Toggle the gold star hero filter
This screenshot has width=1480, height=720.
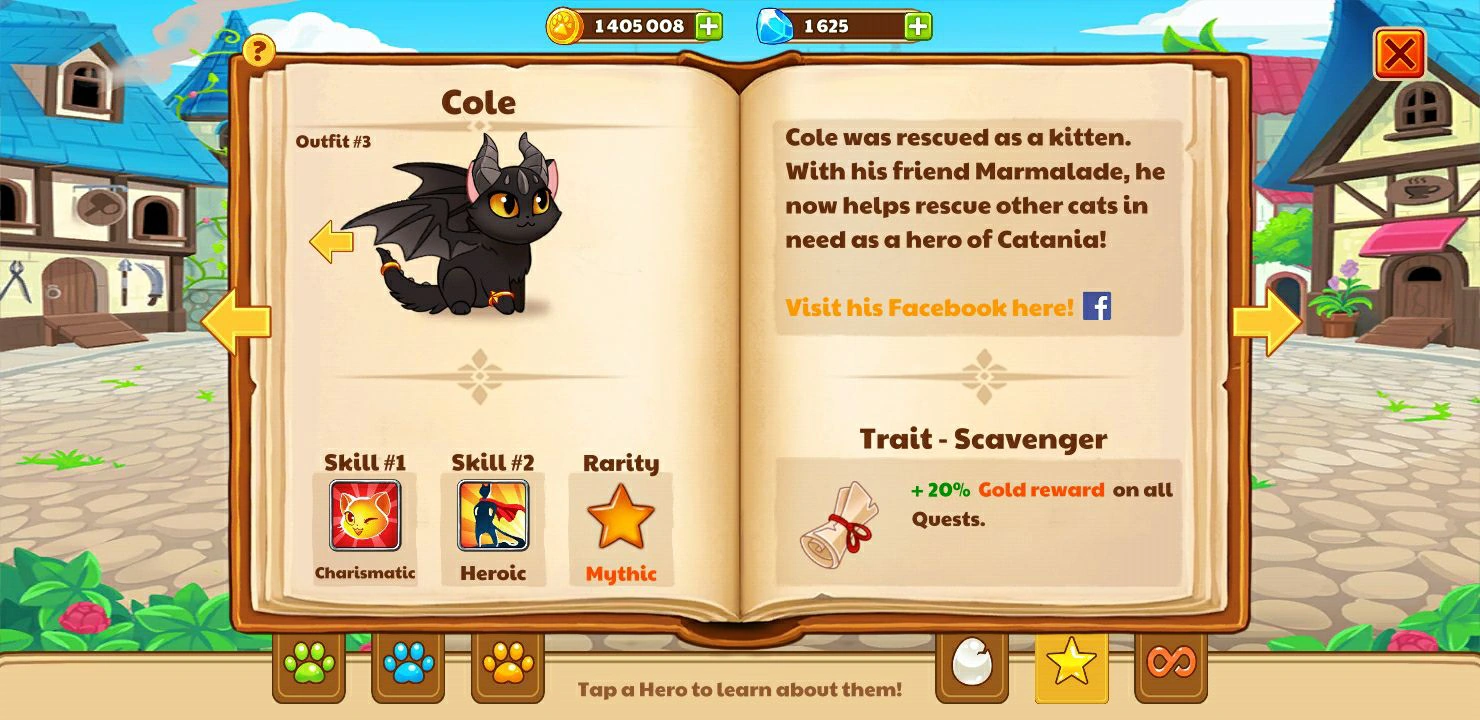(x=1070, y=664)
